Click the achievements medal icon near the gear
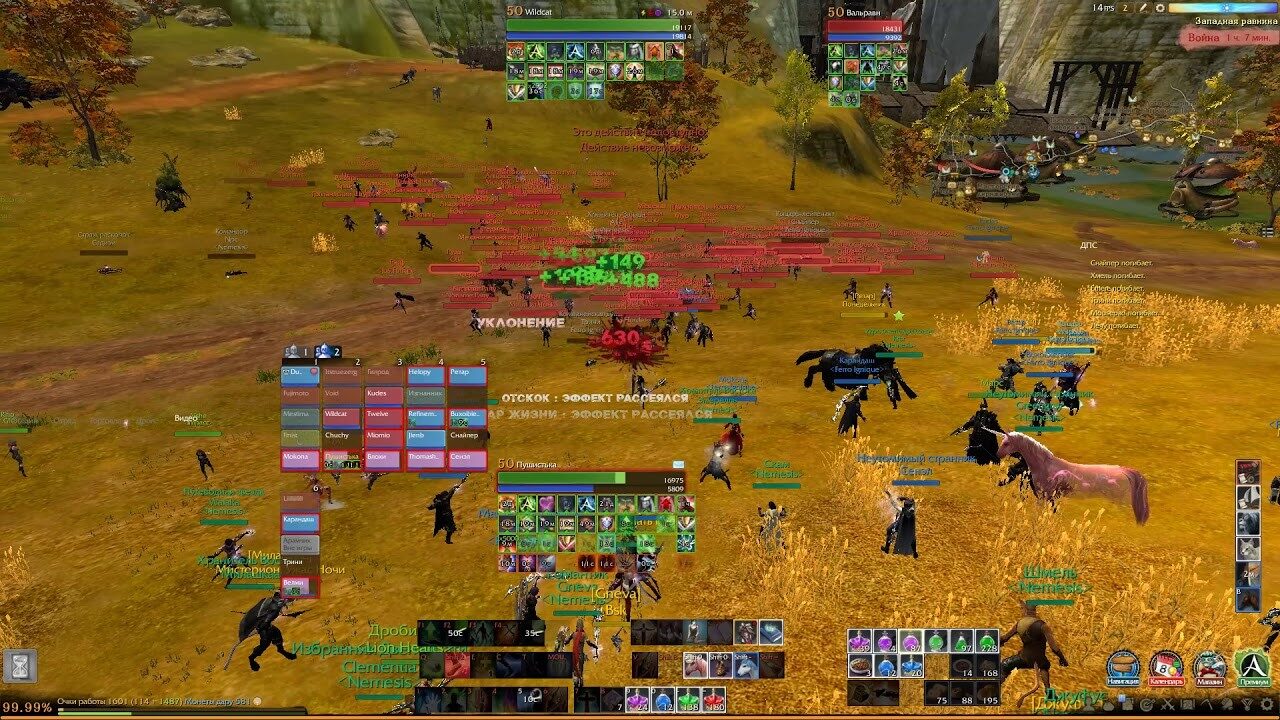Screen dimensions: 1280x720 pos(1246,704)
